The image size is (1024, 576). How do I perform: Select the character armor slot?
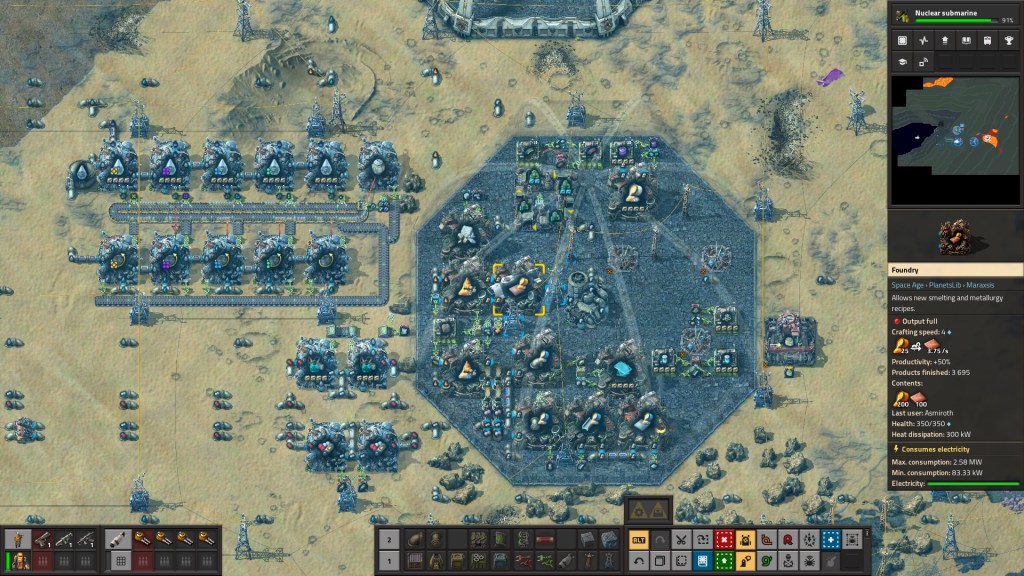[x=17, y=560]
